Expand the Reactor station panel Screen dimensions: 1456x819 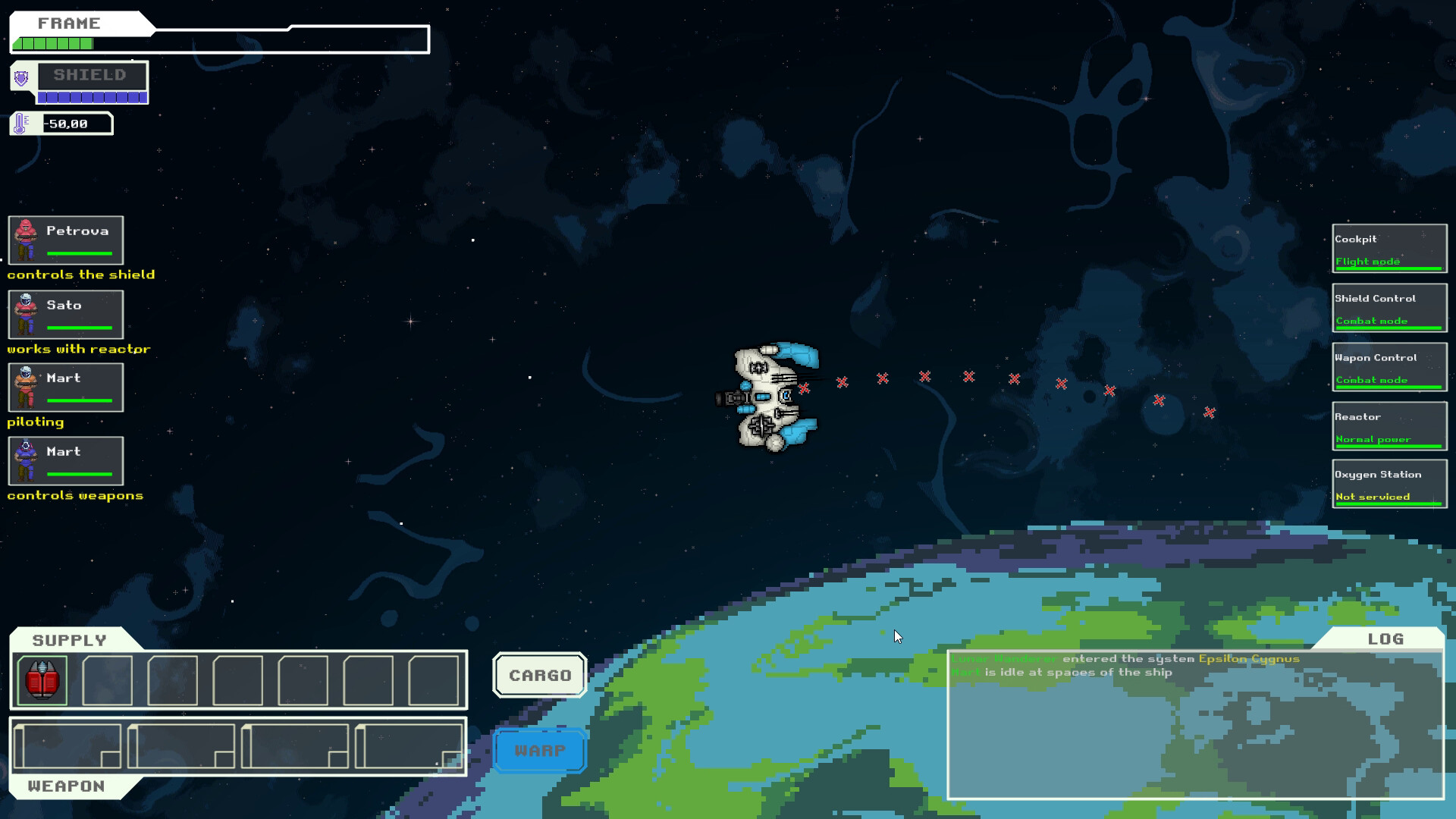tap(1388, 426)
